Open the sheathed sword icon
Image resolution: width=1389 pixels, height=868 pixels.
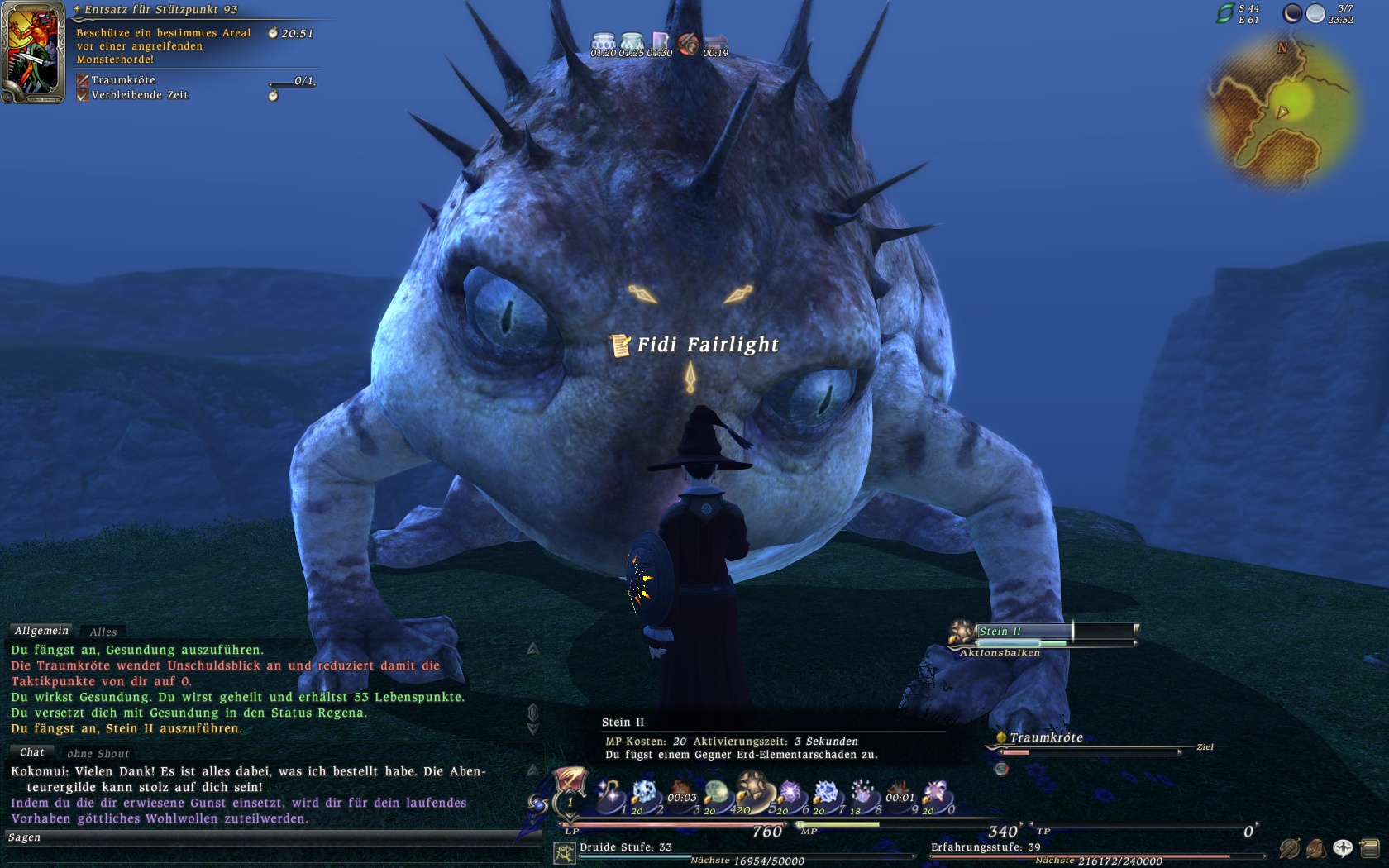pos(1289,848)
